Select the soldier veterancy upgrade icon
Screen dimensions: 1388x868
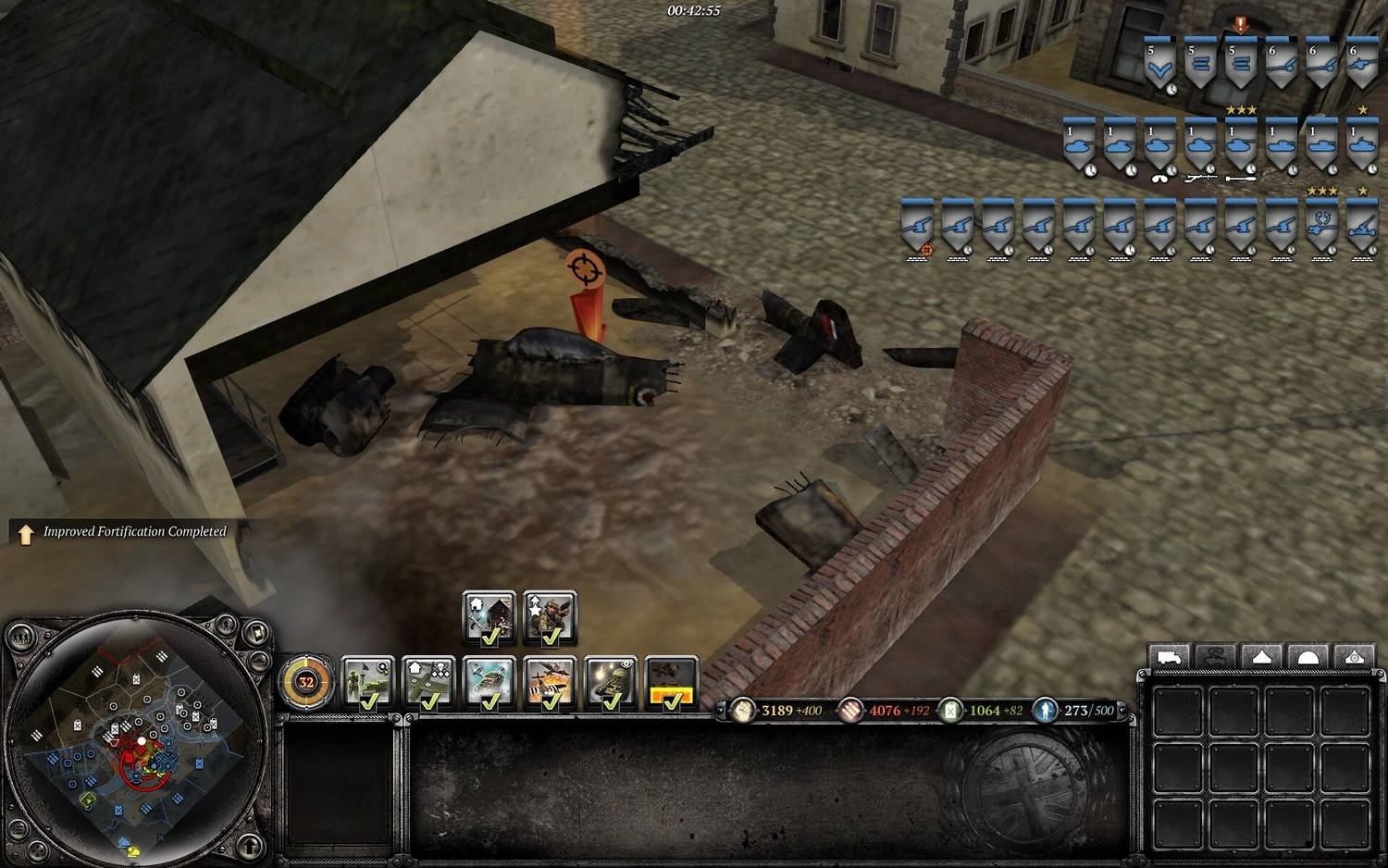coord(550,617)
